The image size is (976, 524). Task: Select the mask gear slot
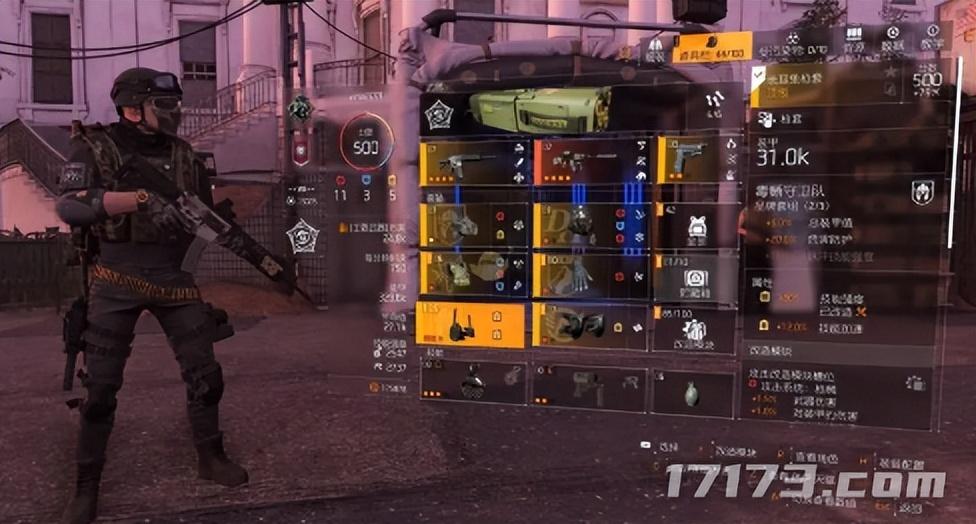[x=471, y=225]
